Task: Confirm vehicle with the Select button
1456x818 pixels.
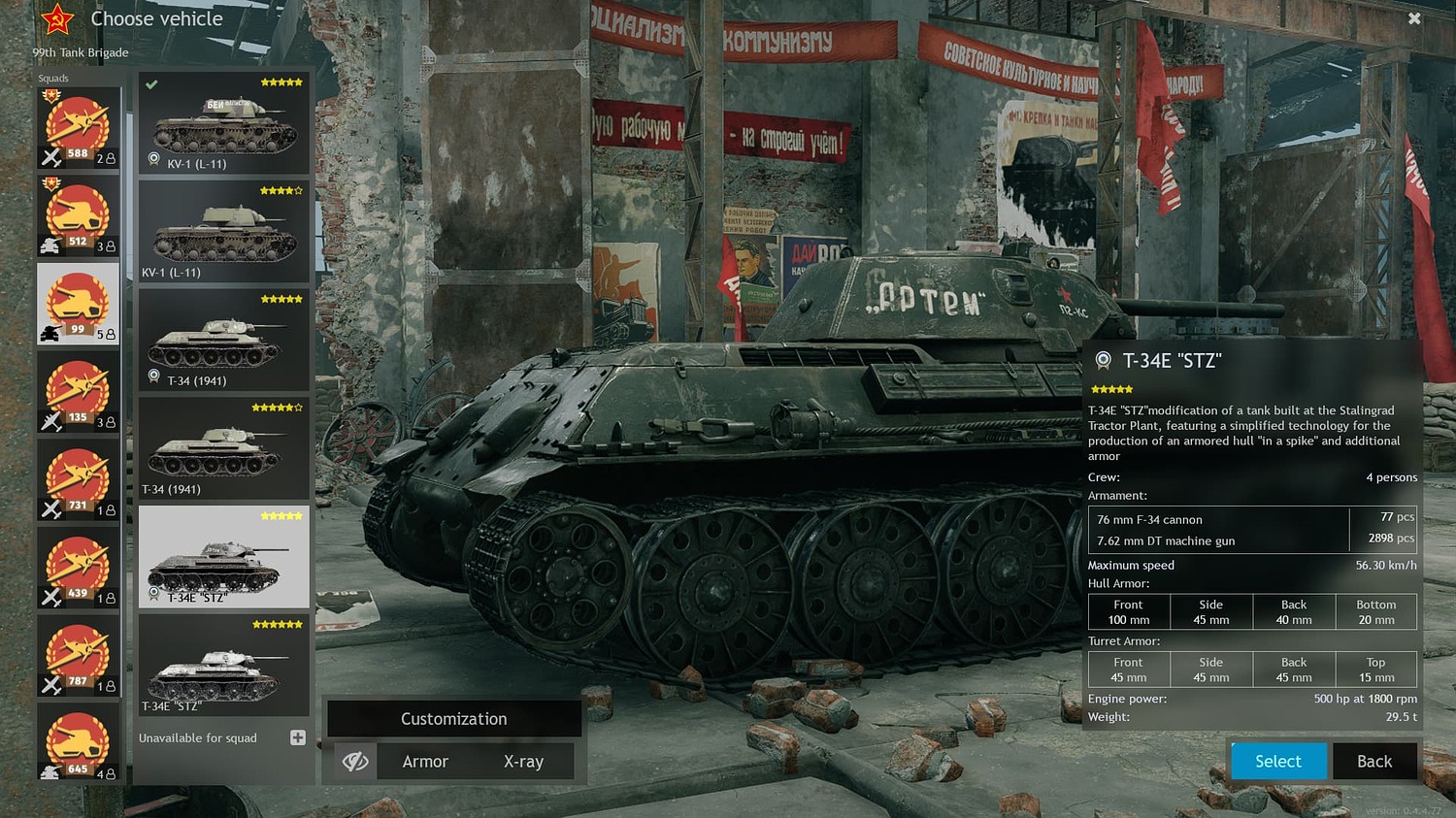Action: [1278, 762]
